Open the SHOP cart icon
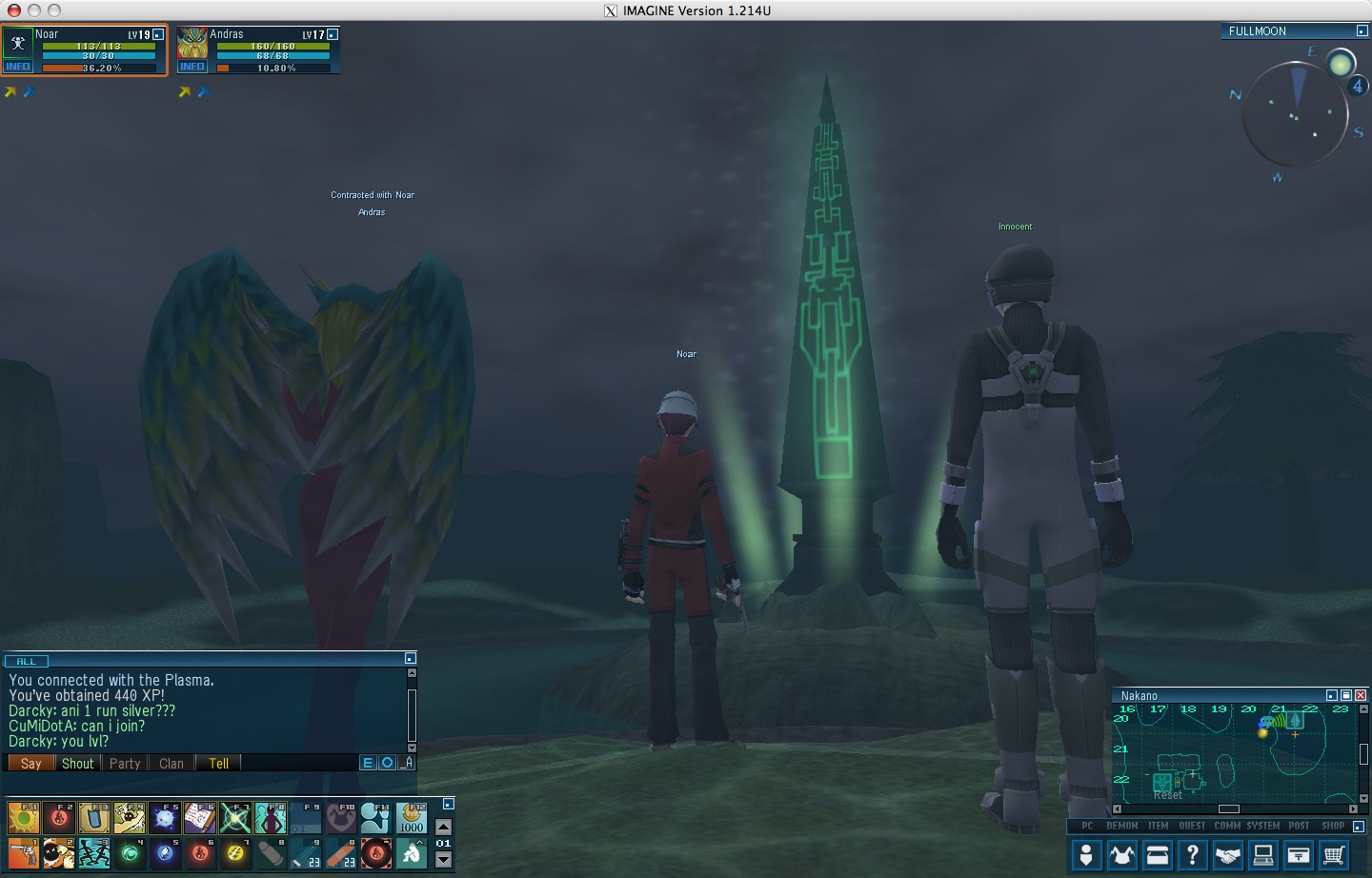This screenshot has height=878, width=1372. [x=1333, y=854]
